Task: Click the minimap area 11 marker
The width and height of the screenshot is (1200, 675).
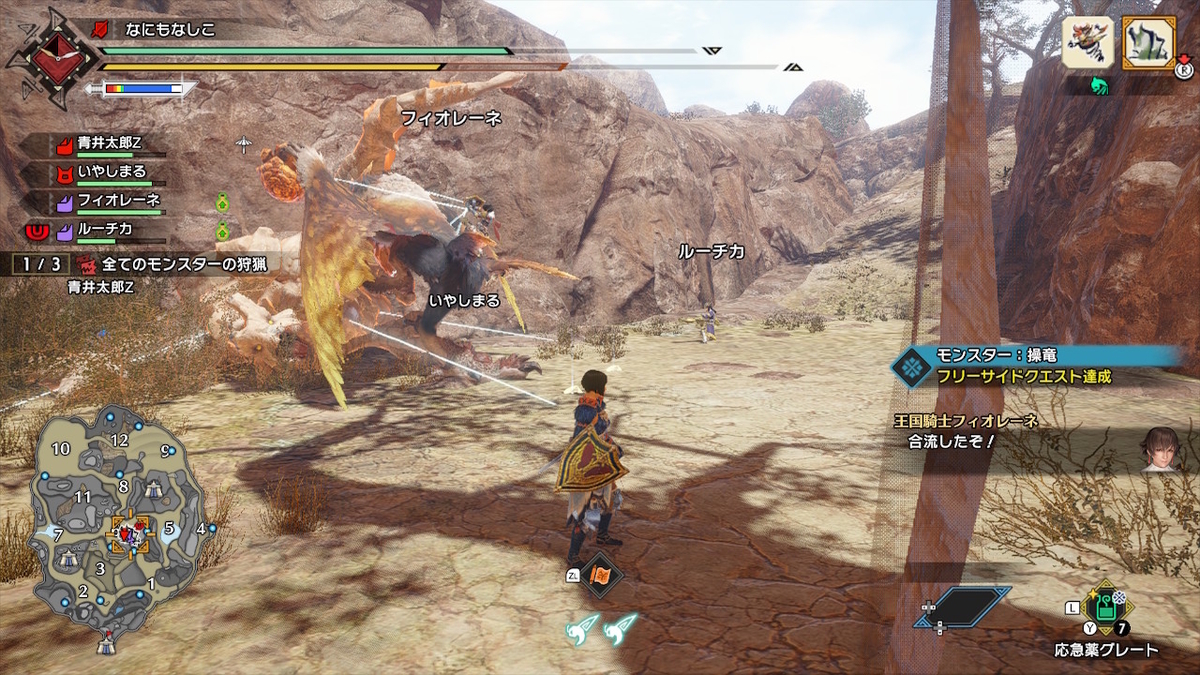Action: (82, 497)
